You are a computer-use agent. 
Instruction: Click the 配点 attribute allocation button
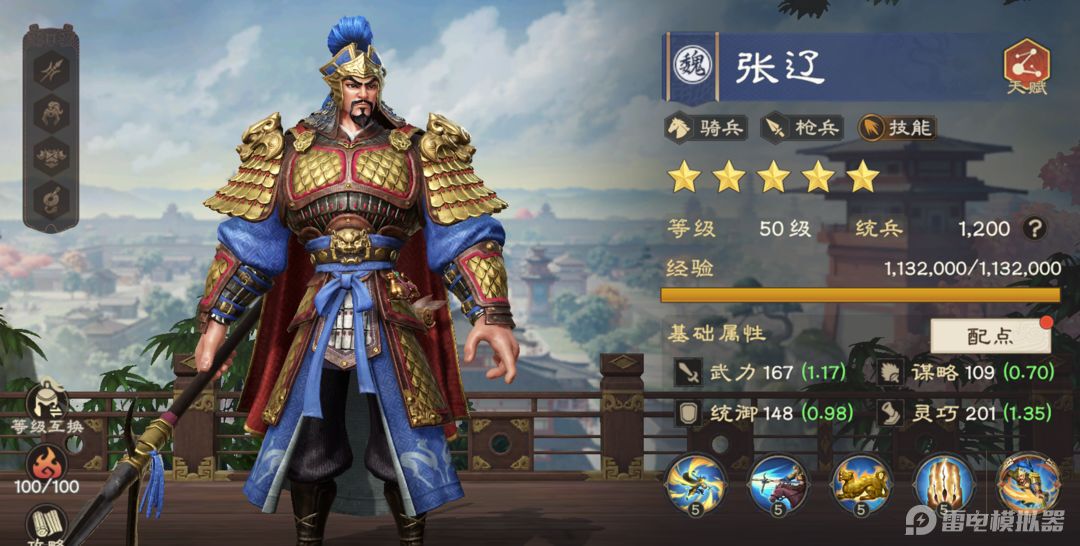click(990, 336)
